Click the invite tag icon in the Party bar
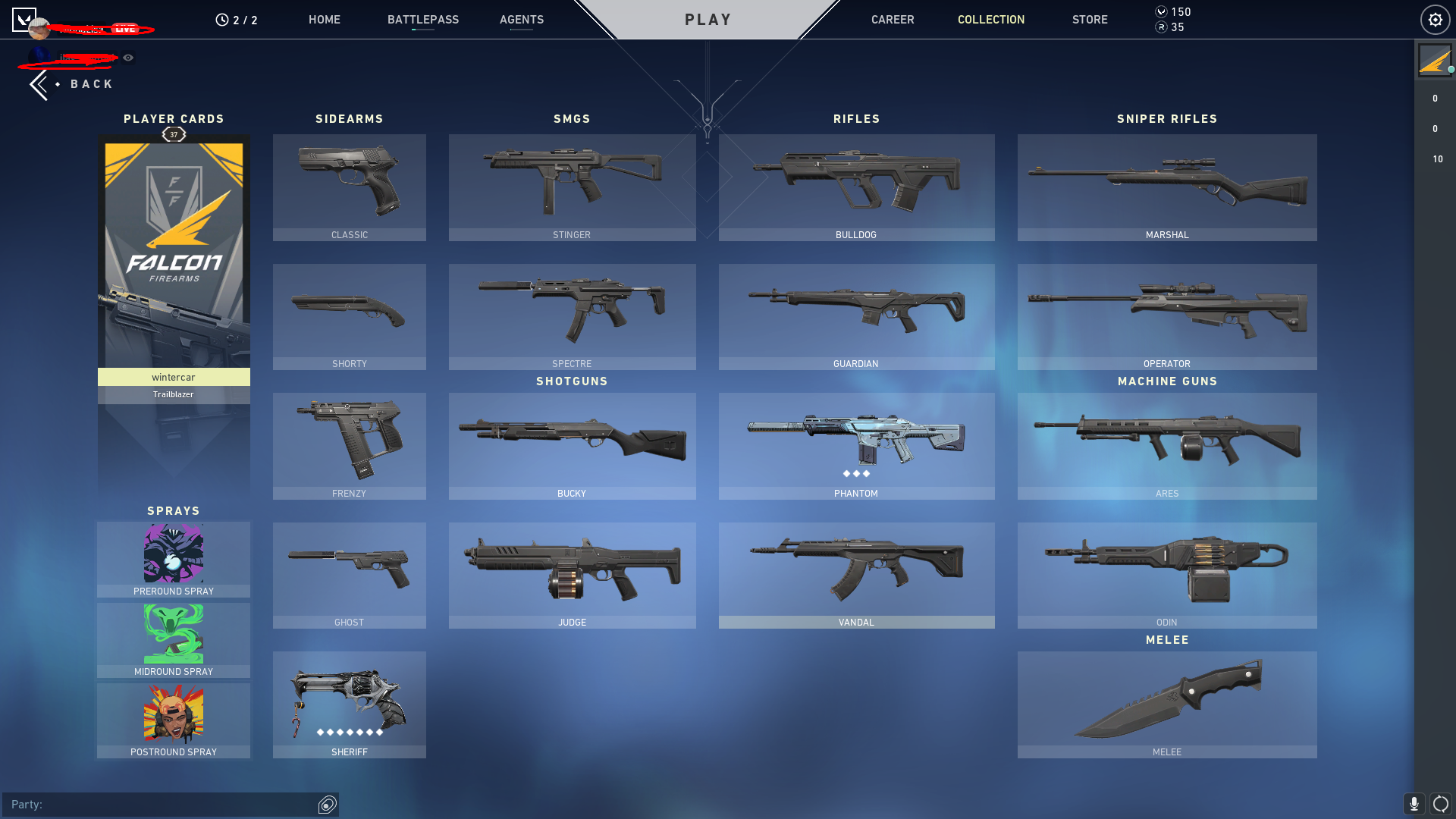1456x819 pixels. (327, 805)
